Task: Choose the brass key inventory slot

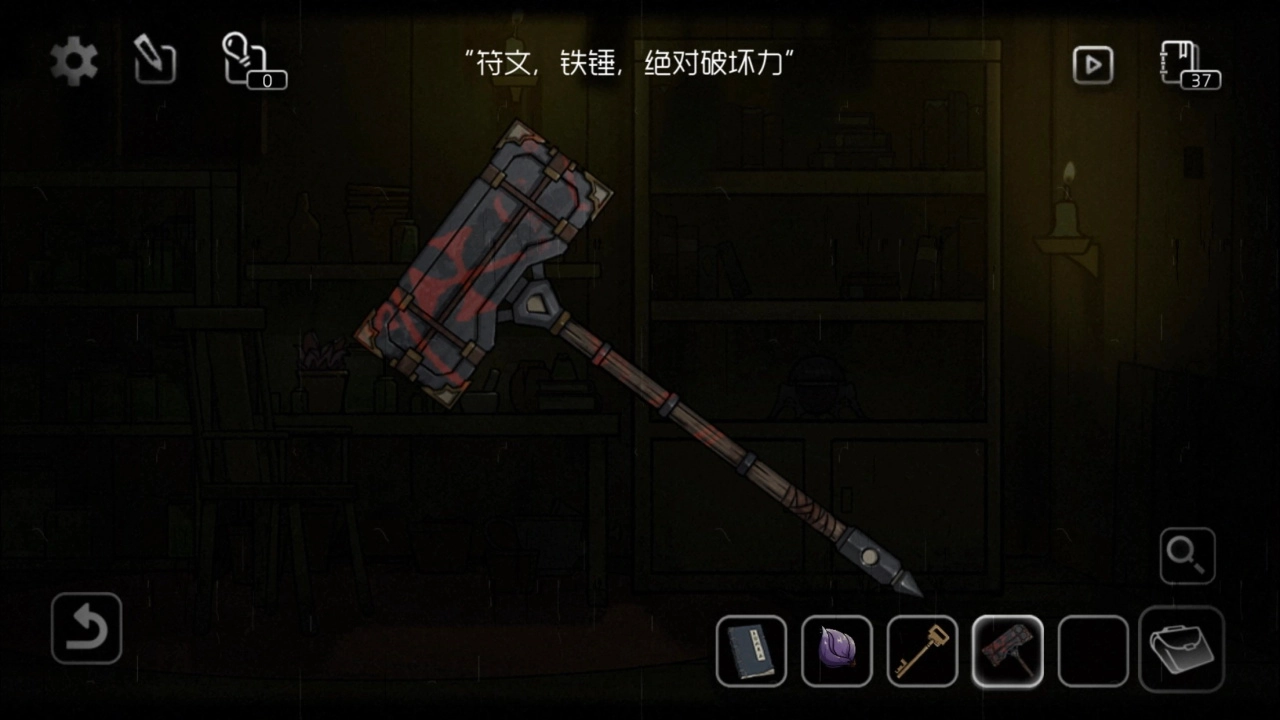Action: (x=922, y=651)
